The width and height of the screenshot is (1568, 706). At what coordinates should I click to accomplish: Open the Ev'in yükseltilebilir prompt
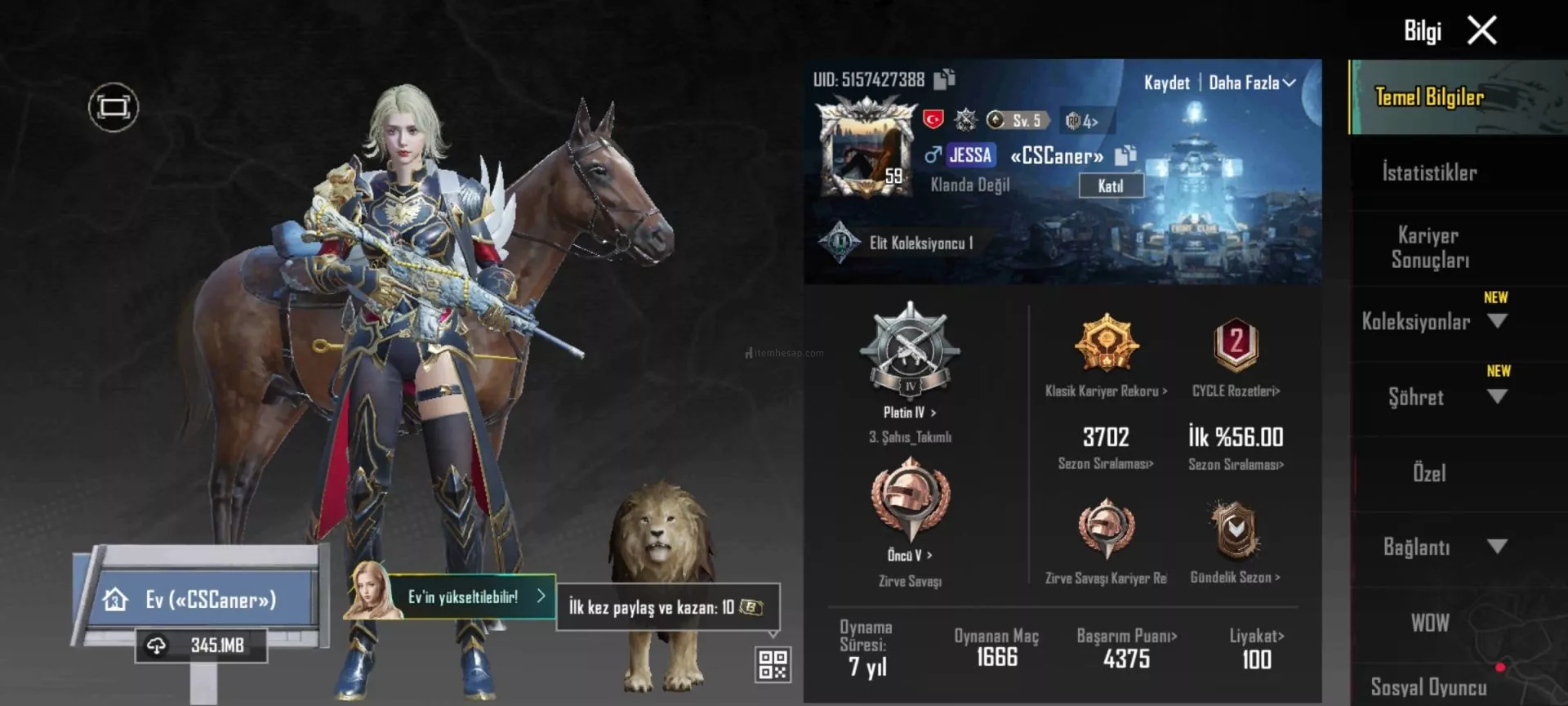474,597
